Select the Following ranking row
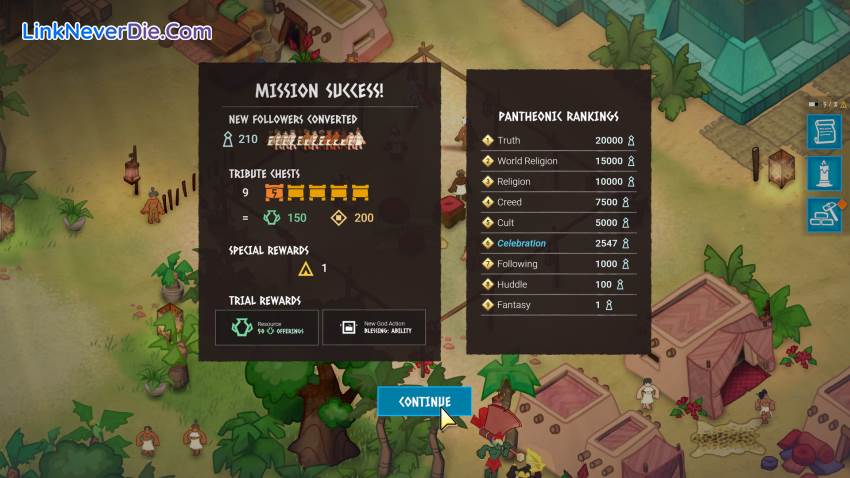Image resolution: width=850 pixels, height=478 pixels. (558, 264)
